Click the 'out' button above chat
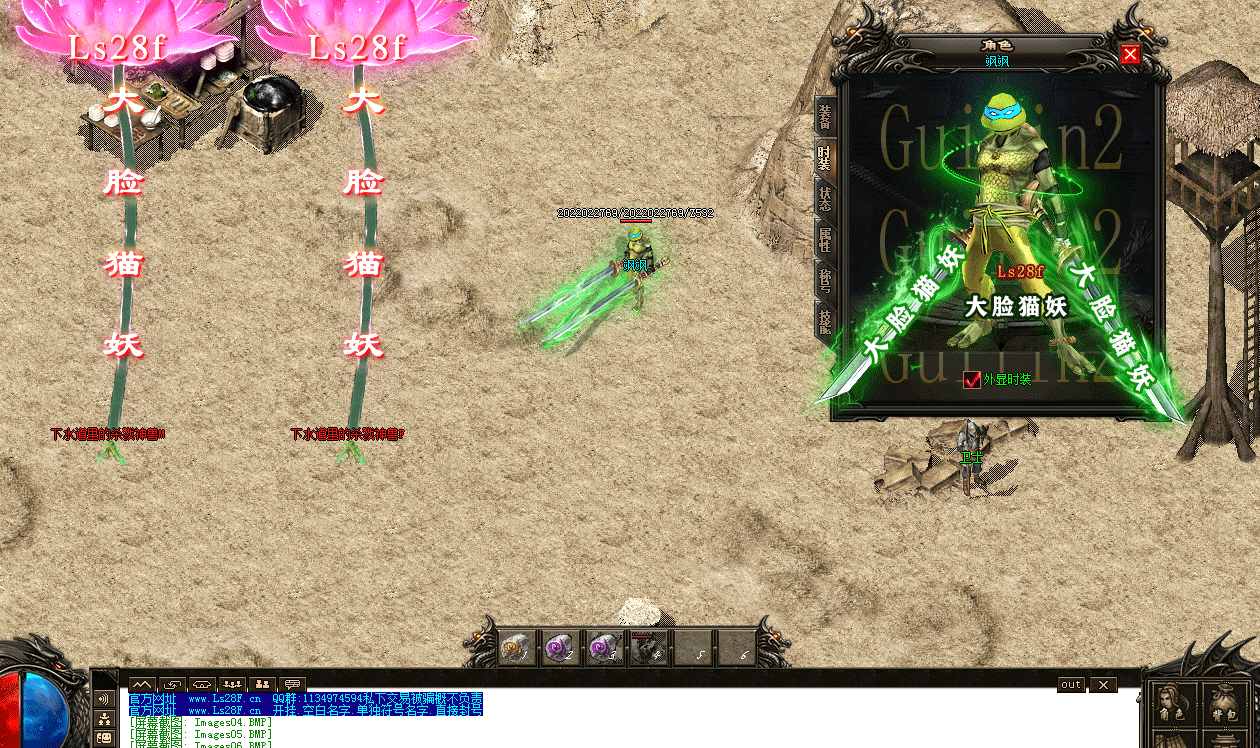 [x=1071, y=685]
